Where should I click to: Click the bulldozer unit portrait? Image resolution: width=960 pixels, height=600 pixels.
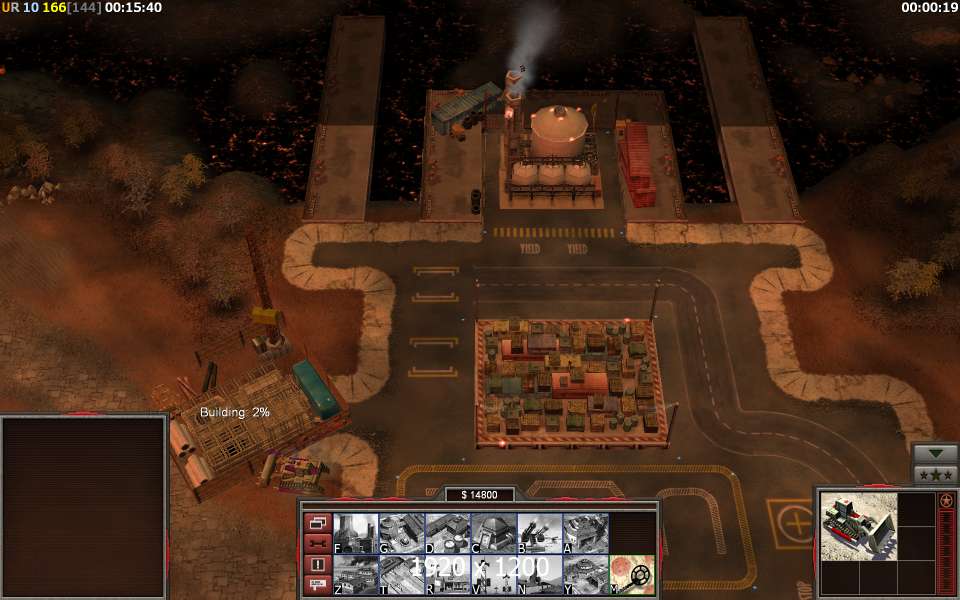857,524
